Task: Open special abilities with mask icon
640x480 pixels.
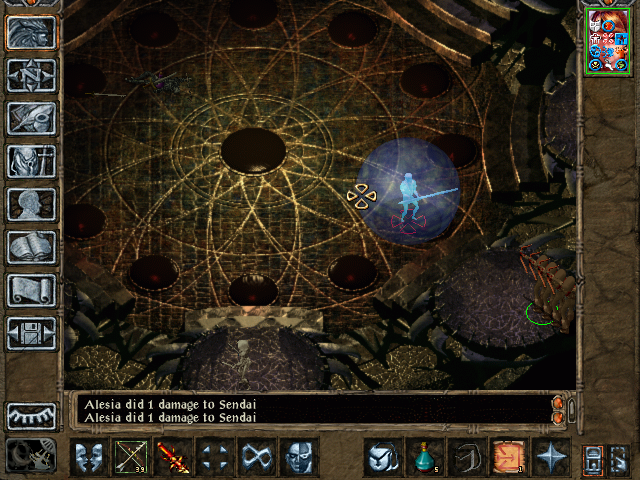Action: 299,457
